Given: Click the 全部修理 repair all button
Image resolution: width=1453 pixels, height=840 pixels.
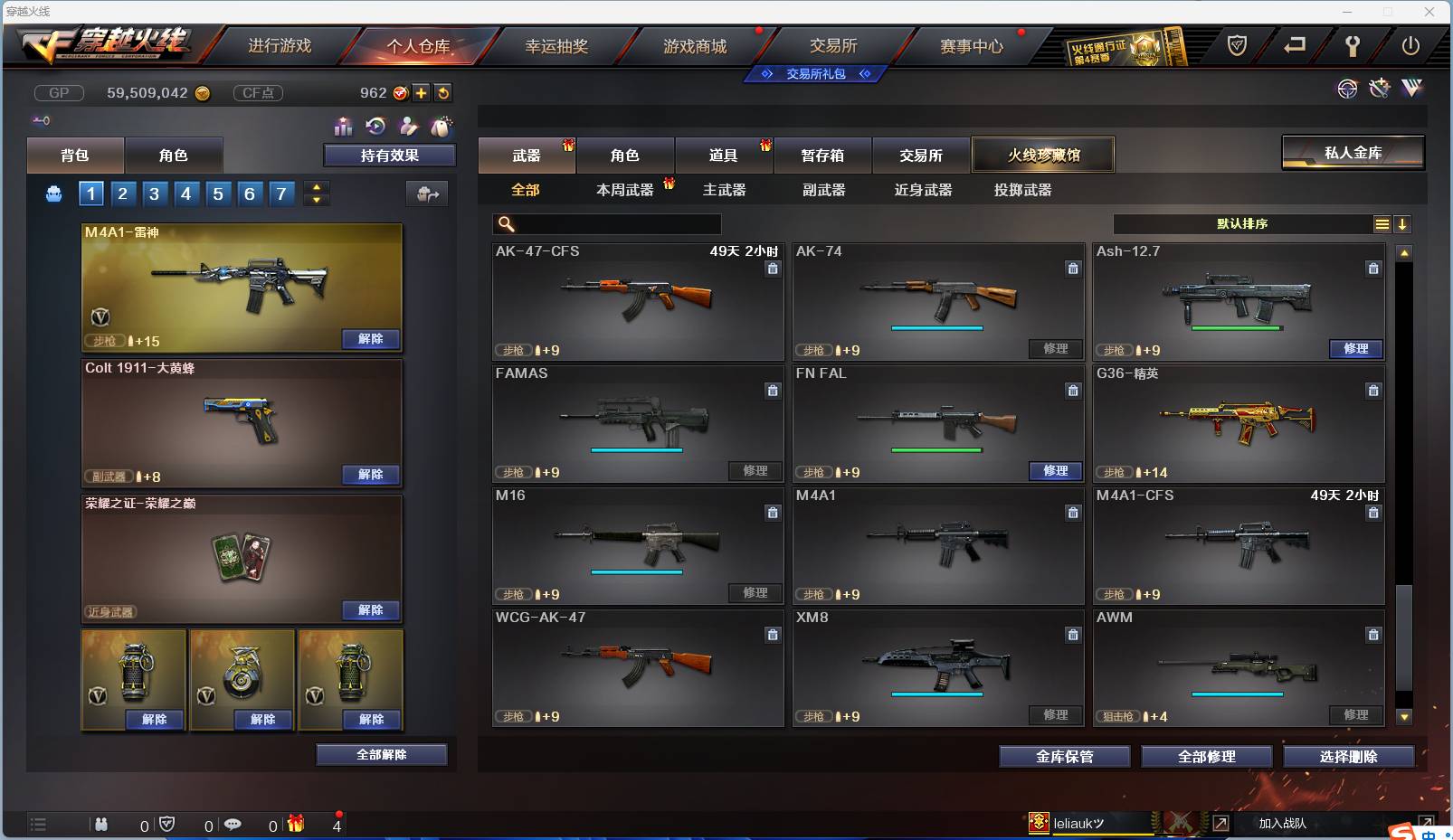Looking at the screenshot, I should coord(1207,757).
